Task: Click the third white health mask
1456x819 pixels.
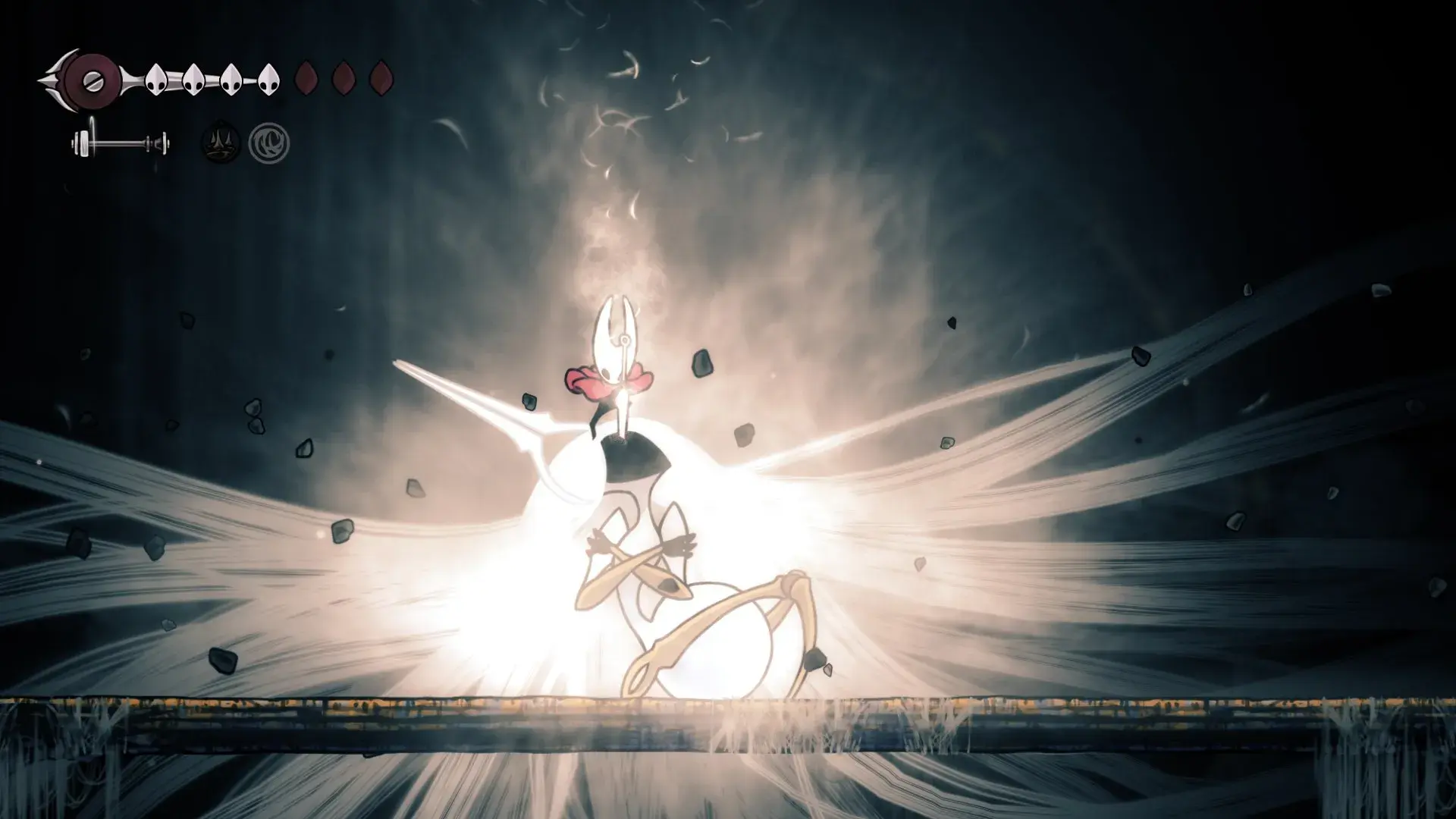Action: (x=230, y=78)
